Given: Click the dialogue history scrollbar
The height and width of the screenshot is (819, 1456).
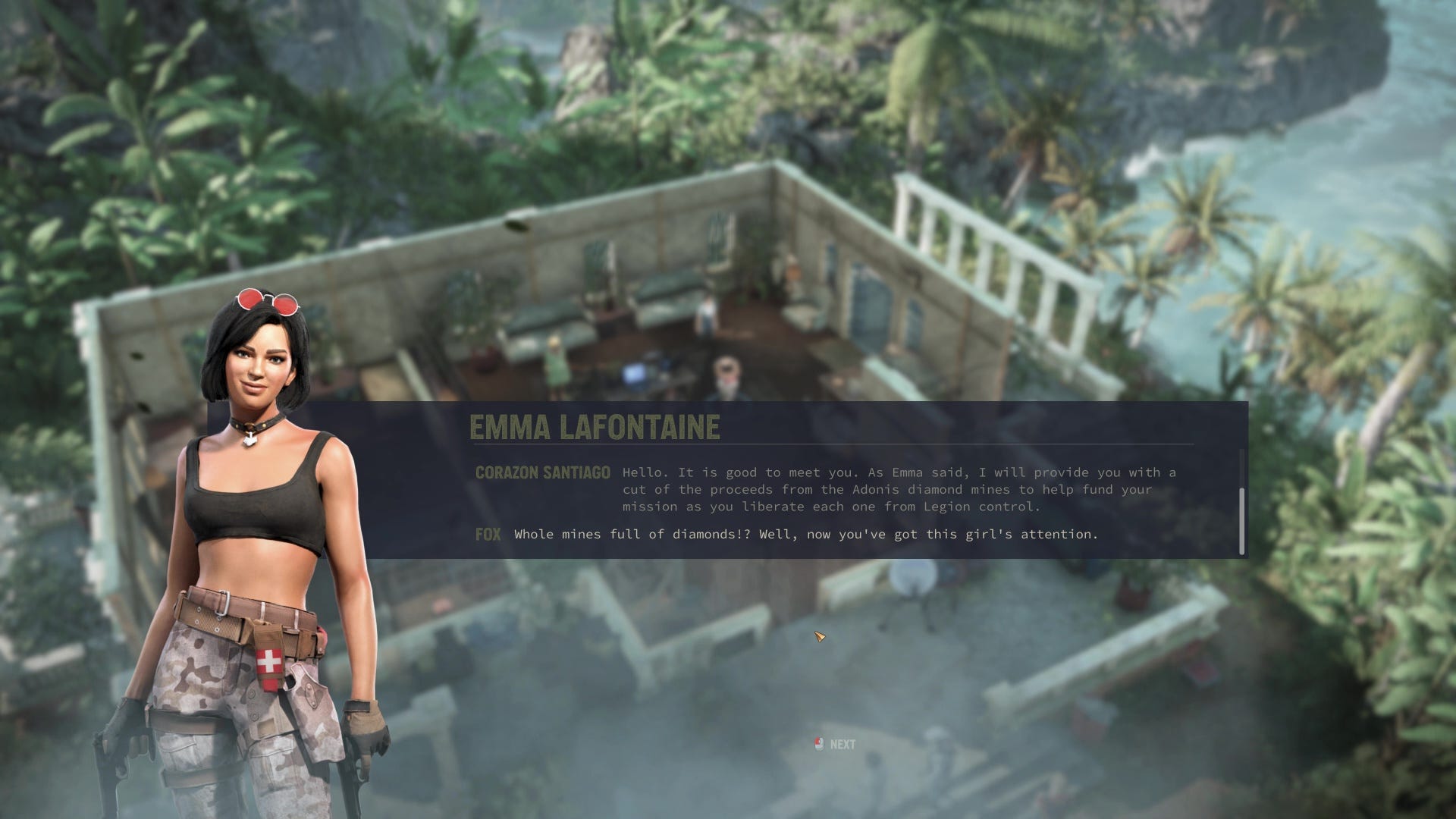Looking at the screenshot, I should [1241, 521].
